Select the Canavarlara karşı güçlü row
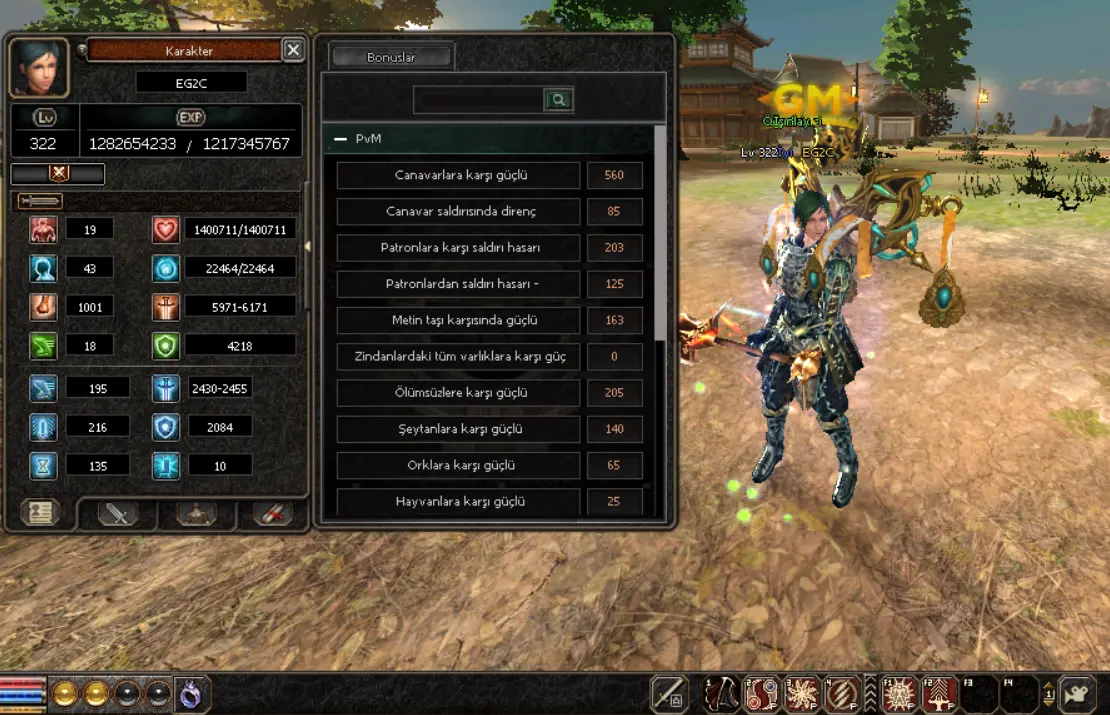The height and width of the screenshot is (715, 1110). pyautogui.click(x=459, y=175)
